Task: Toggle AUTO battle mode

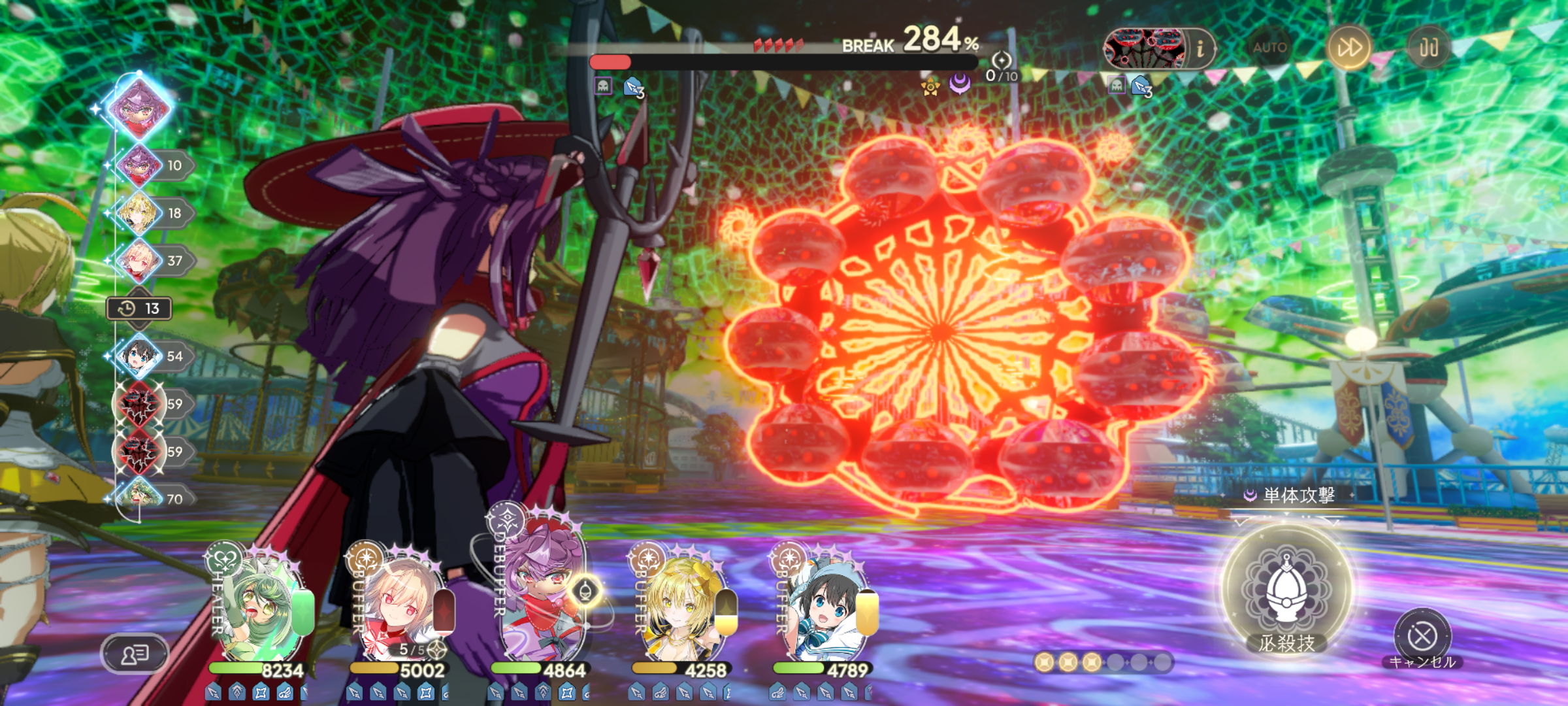Action: [x=1269, y=47]
